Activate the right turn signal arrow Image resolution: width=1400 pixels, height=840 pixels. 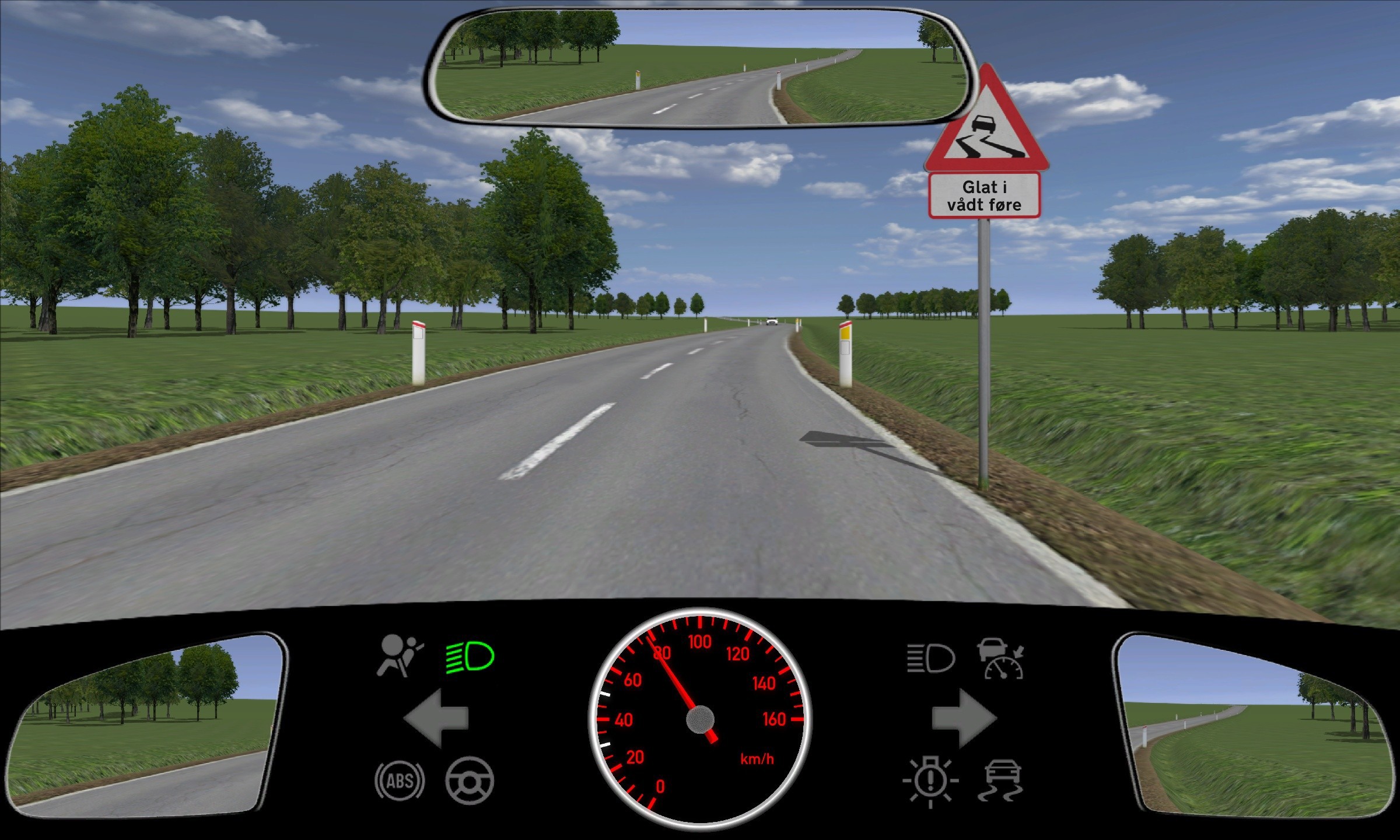point(964,718)
